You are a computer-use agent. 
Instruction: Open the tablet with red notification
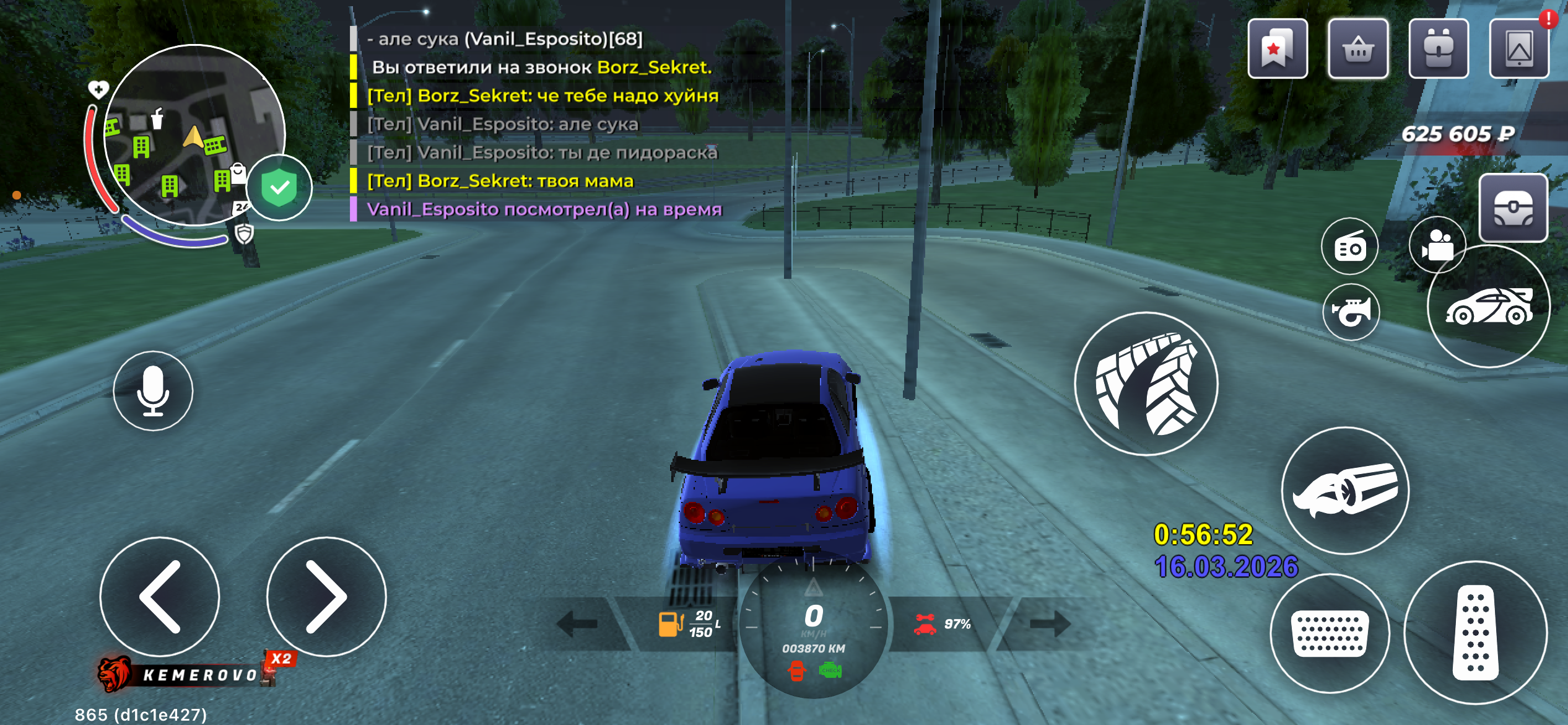pyautogui.click(x=1519, y=49)
